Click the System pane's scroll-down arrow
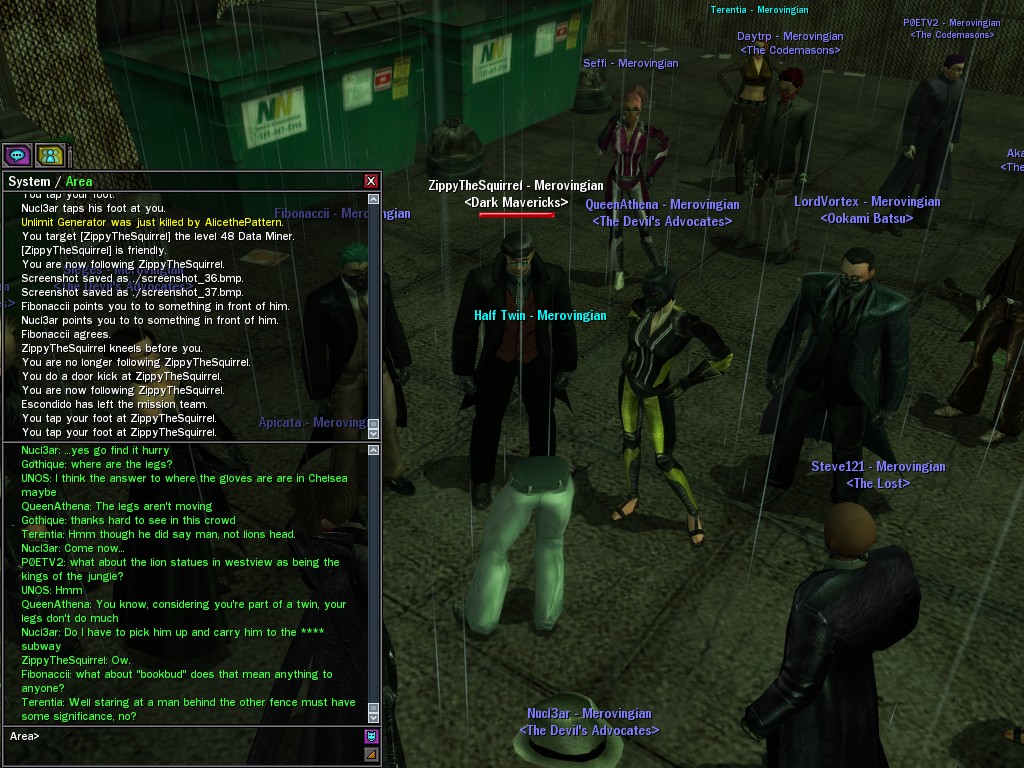 click(374, 434)
